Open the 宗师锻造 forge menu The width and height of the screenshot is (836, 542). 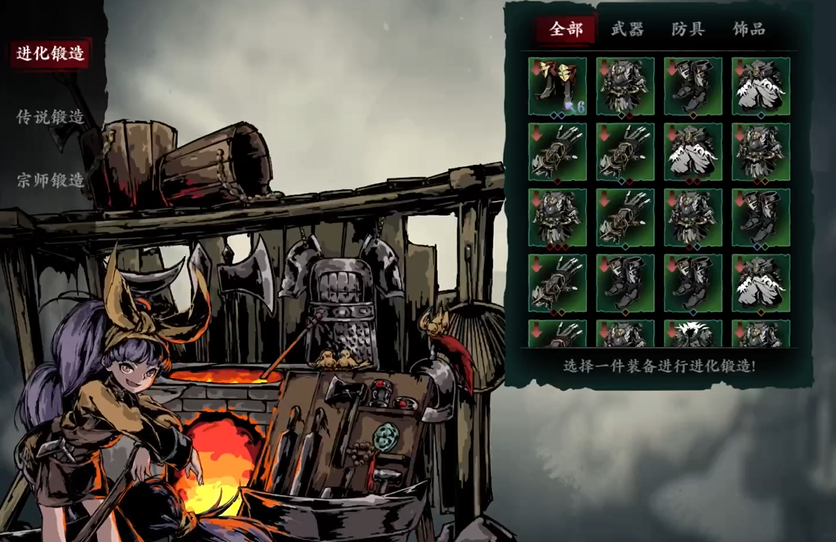50,180
